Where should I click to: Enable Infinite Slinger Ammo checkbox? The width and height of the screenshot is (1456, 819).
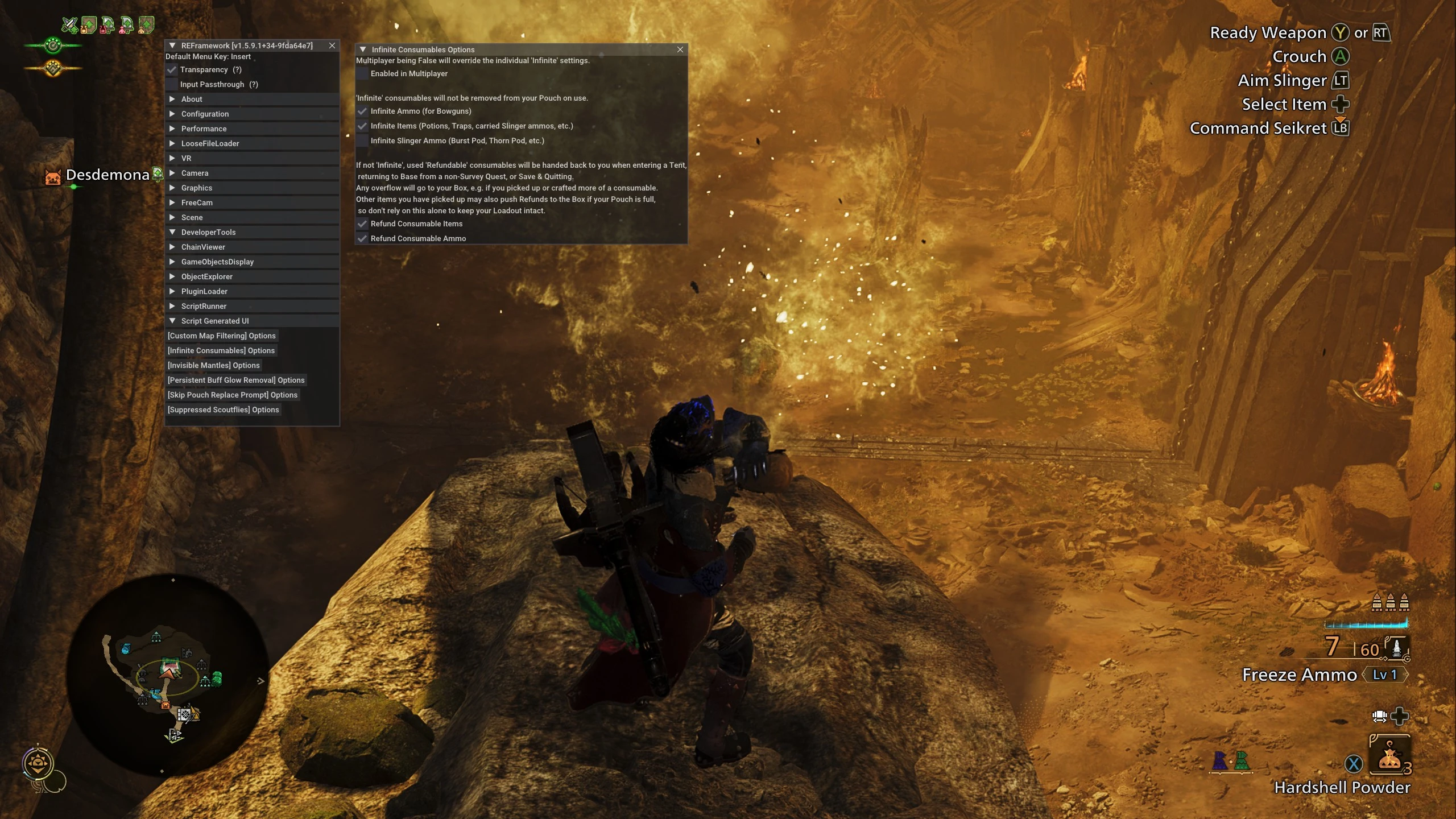pos(362,140)
